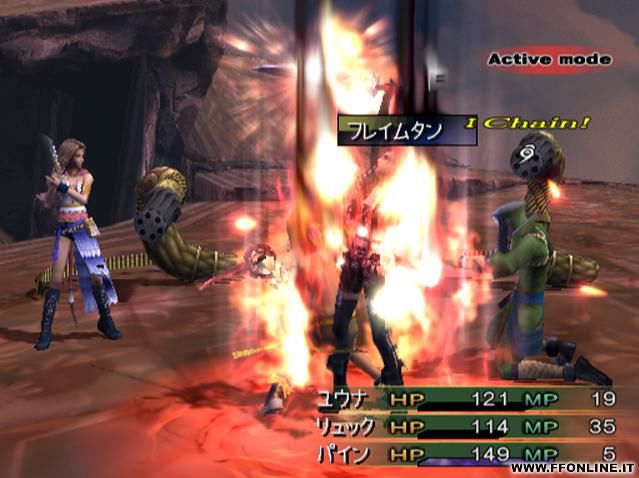Choose Rikku's row in the party list
Image resolution: width=639 pixels, height=478 pixels.
click(468, 427)
